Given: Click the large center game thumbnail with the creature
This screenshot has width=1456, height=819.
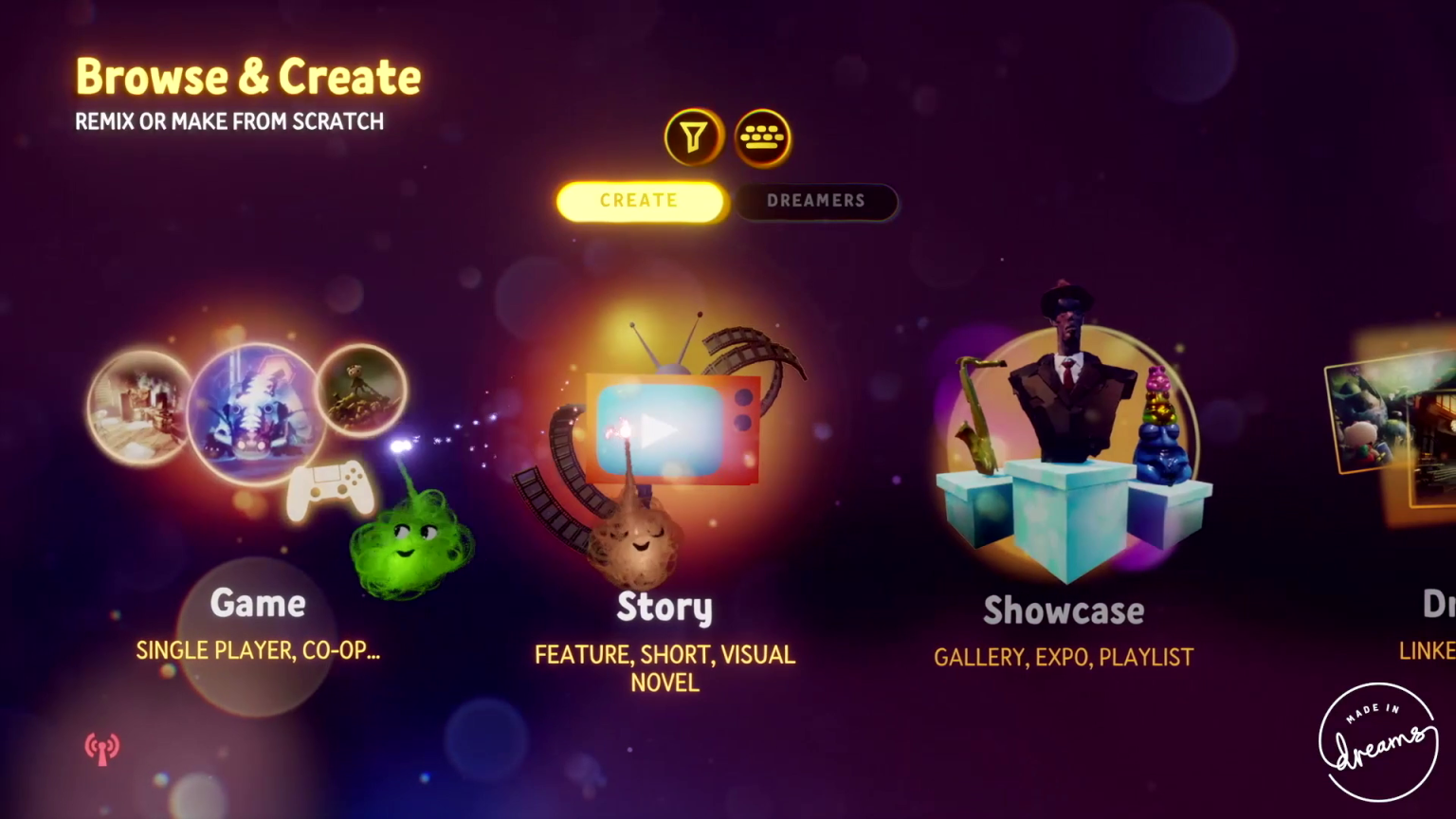Looking at the screenshot, I should pyautogui.click(x=256, y=409).
